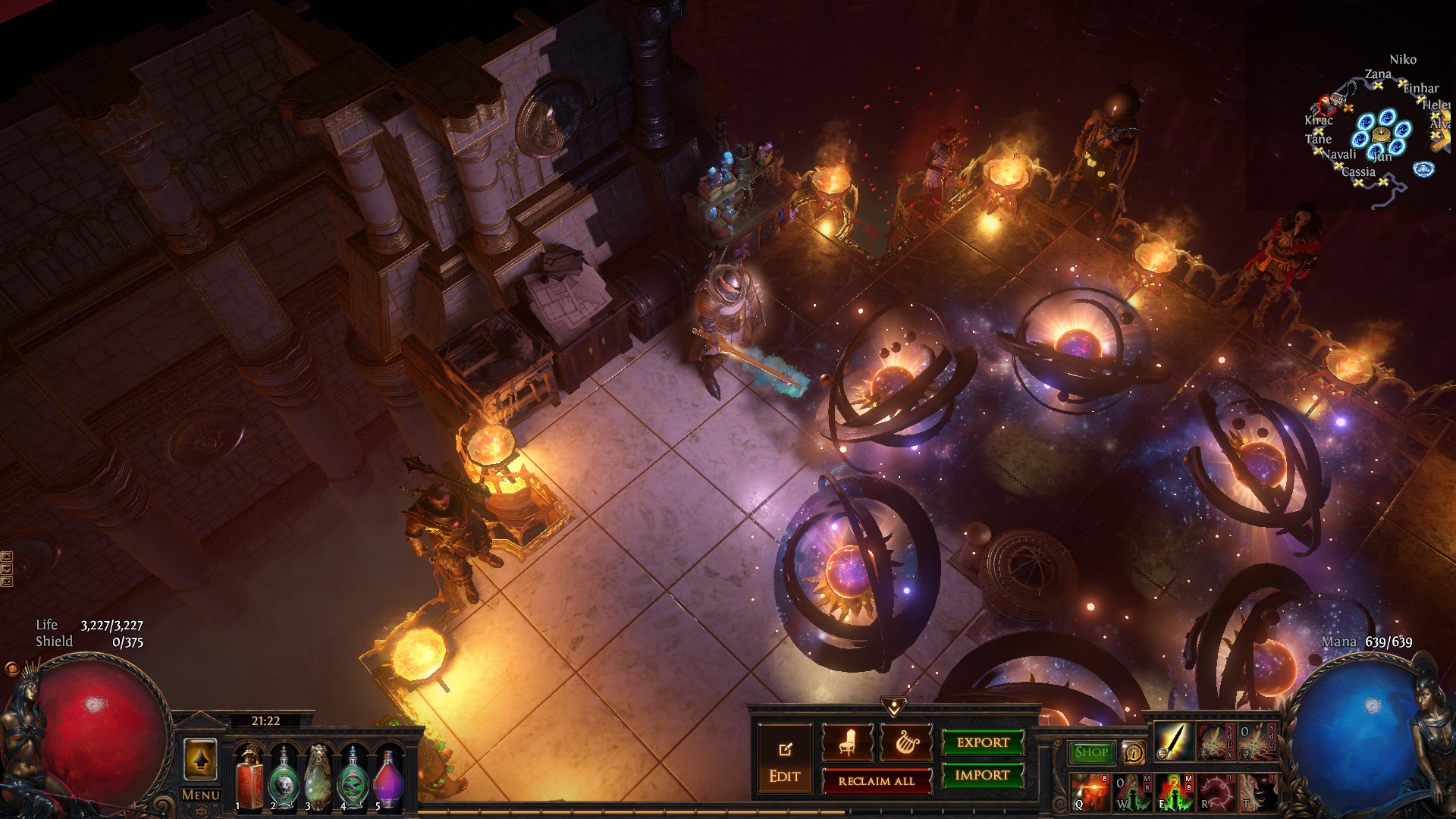Click the blue waypoint marker on minimap
Image resolution: width=1456 pixels, height=819 pixels.
click(1423, 168)
